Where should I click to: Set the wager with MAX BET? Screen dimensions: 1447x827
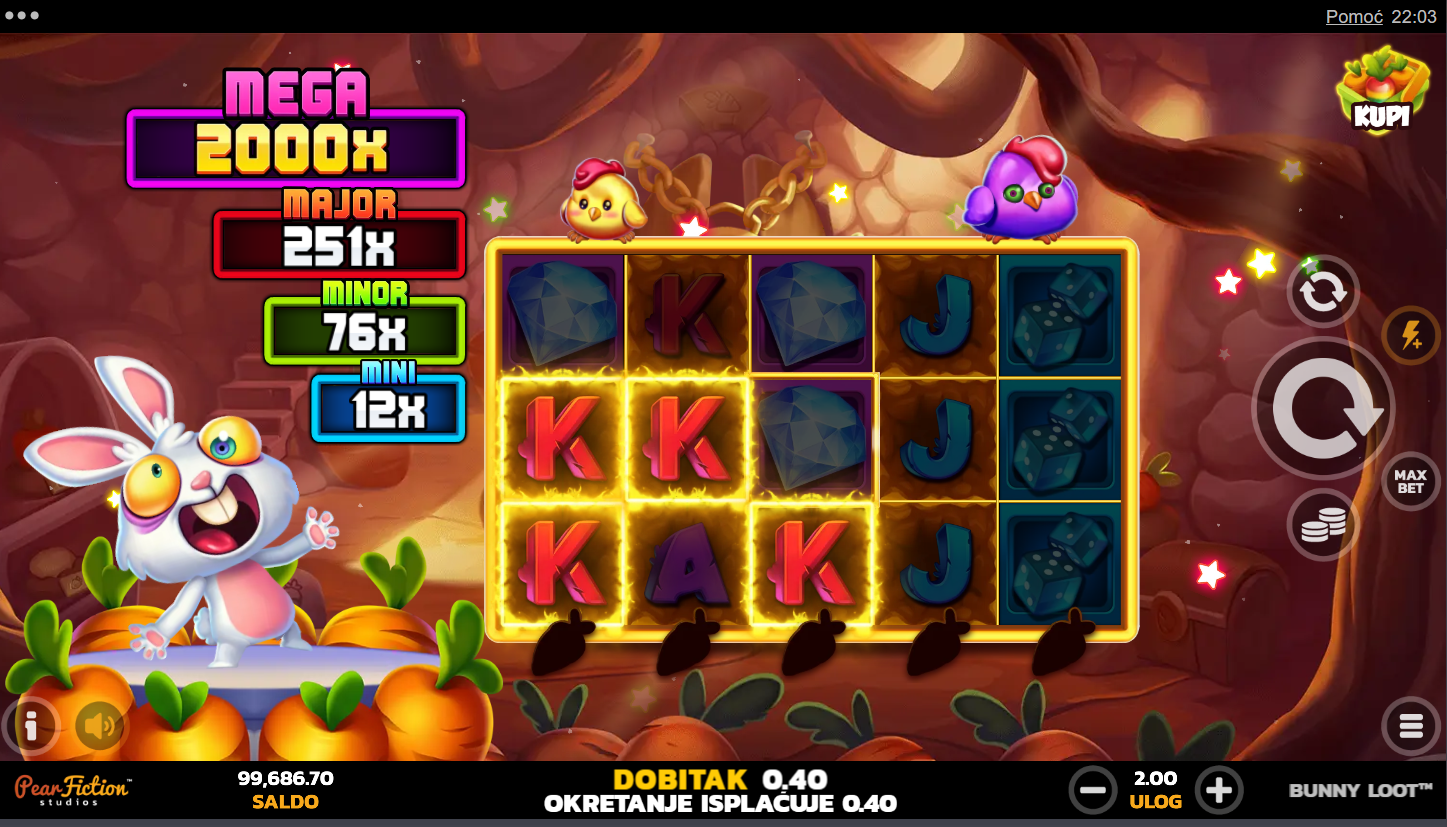[x=1410, y=481]
